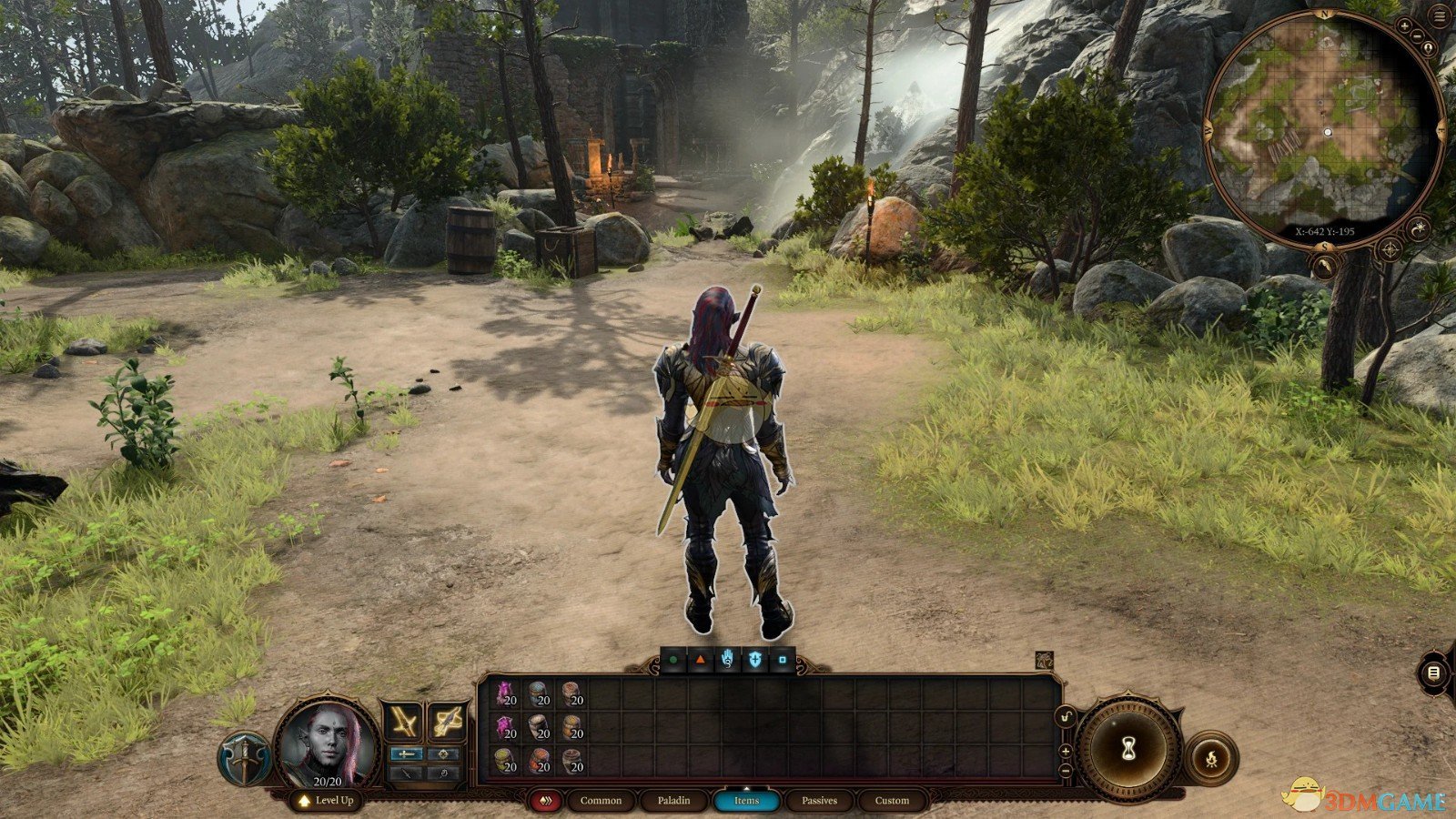Open the campfire rest menu
This screenshot has width=1456, height=819.
click(x=1211, y=756)
